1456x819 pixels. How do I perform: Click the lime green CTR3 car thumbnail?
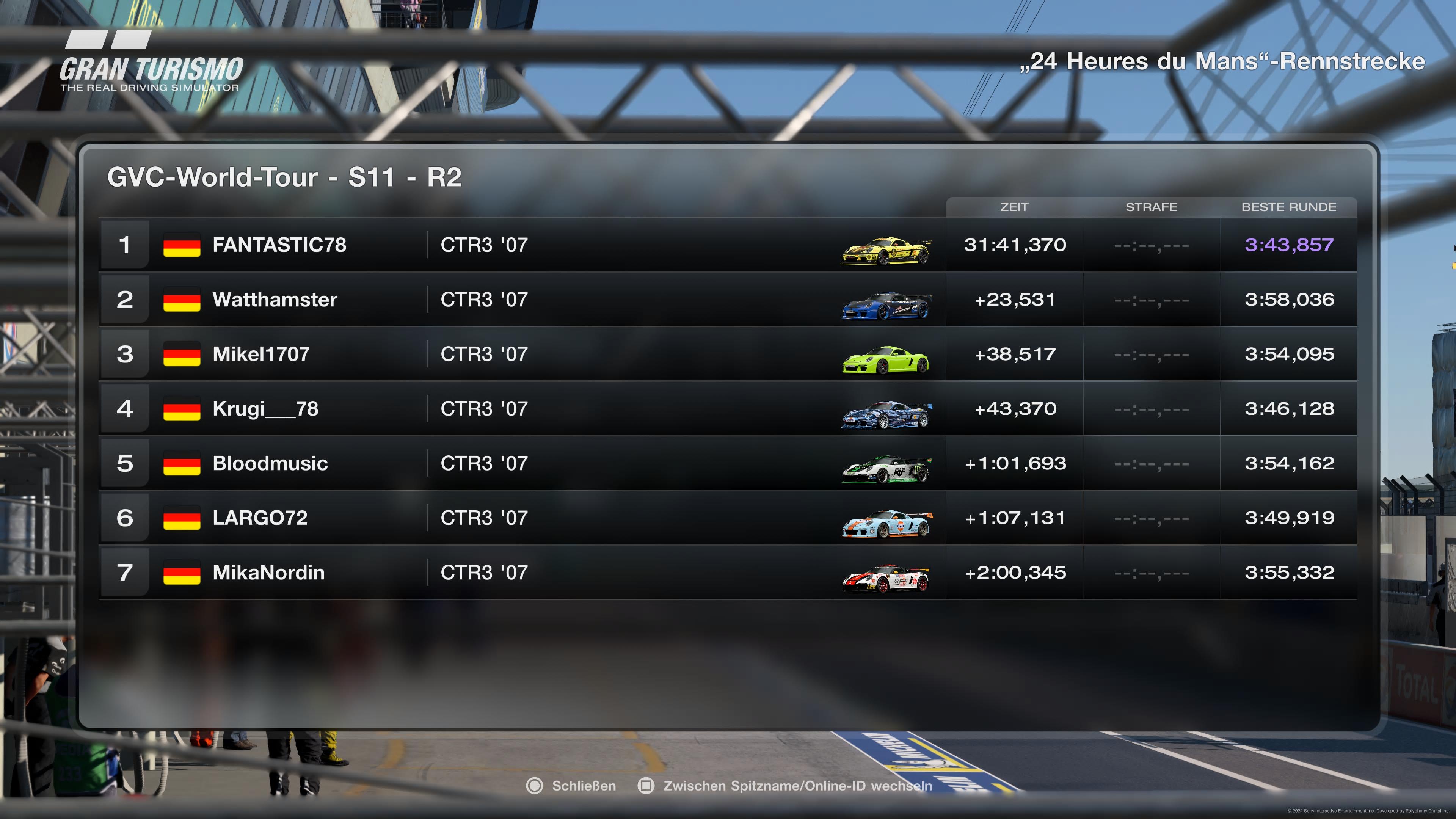pyautogui.click(x=886, y=359)
